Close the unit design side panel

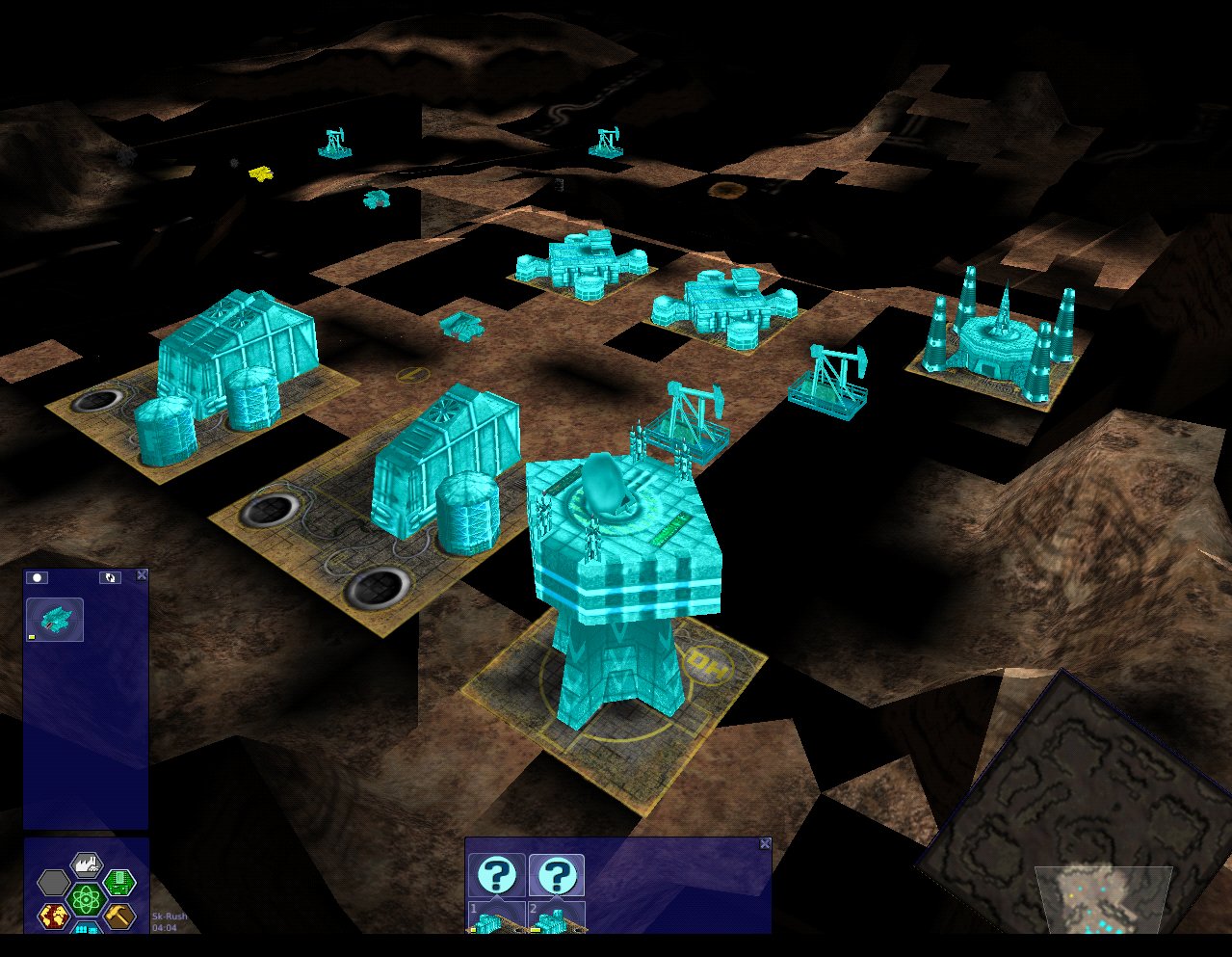coord(143,575)
